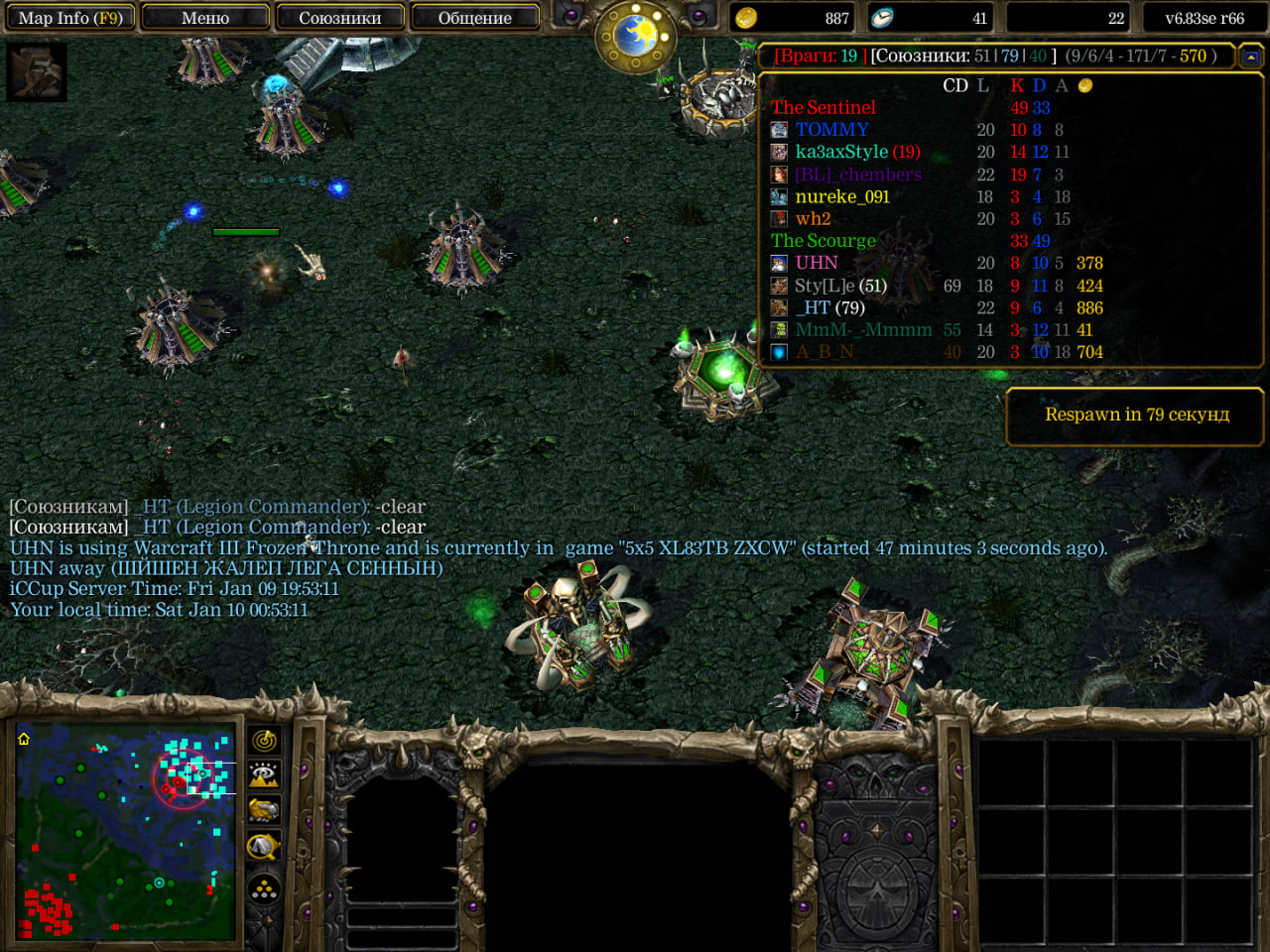Select TOMMY's row in the scoreboard
This screenshot has width=1270, height=952.
tap(831, 130)
